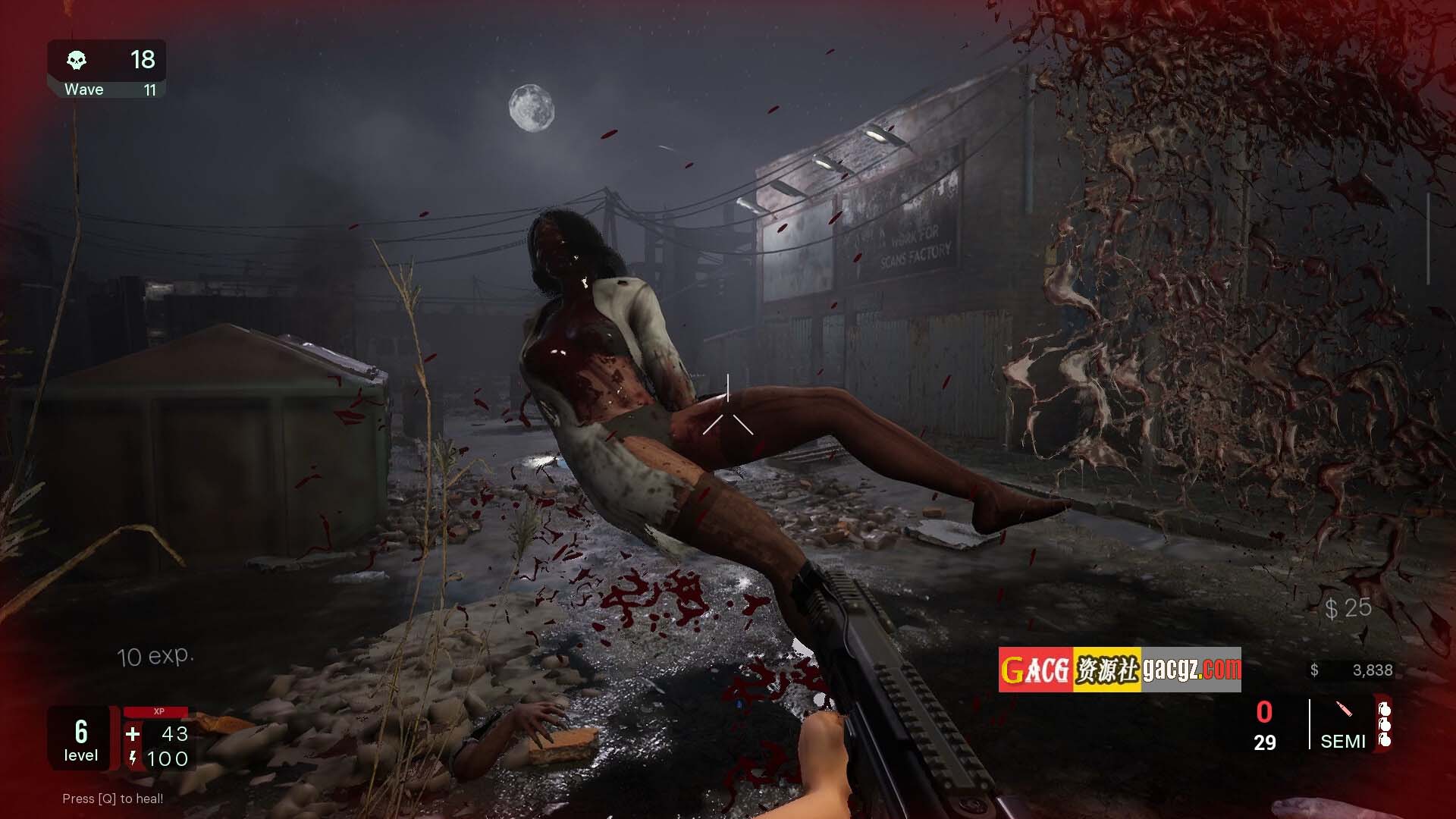Click the SEMI fire mode indicator
1456x819 pixels.
[x=1342, y=740]
